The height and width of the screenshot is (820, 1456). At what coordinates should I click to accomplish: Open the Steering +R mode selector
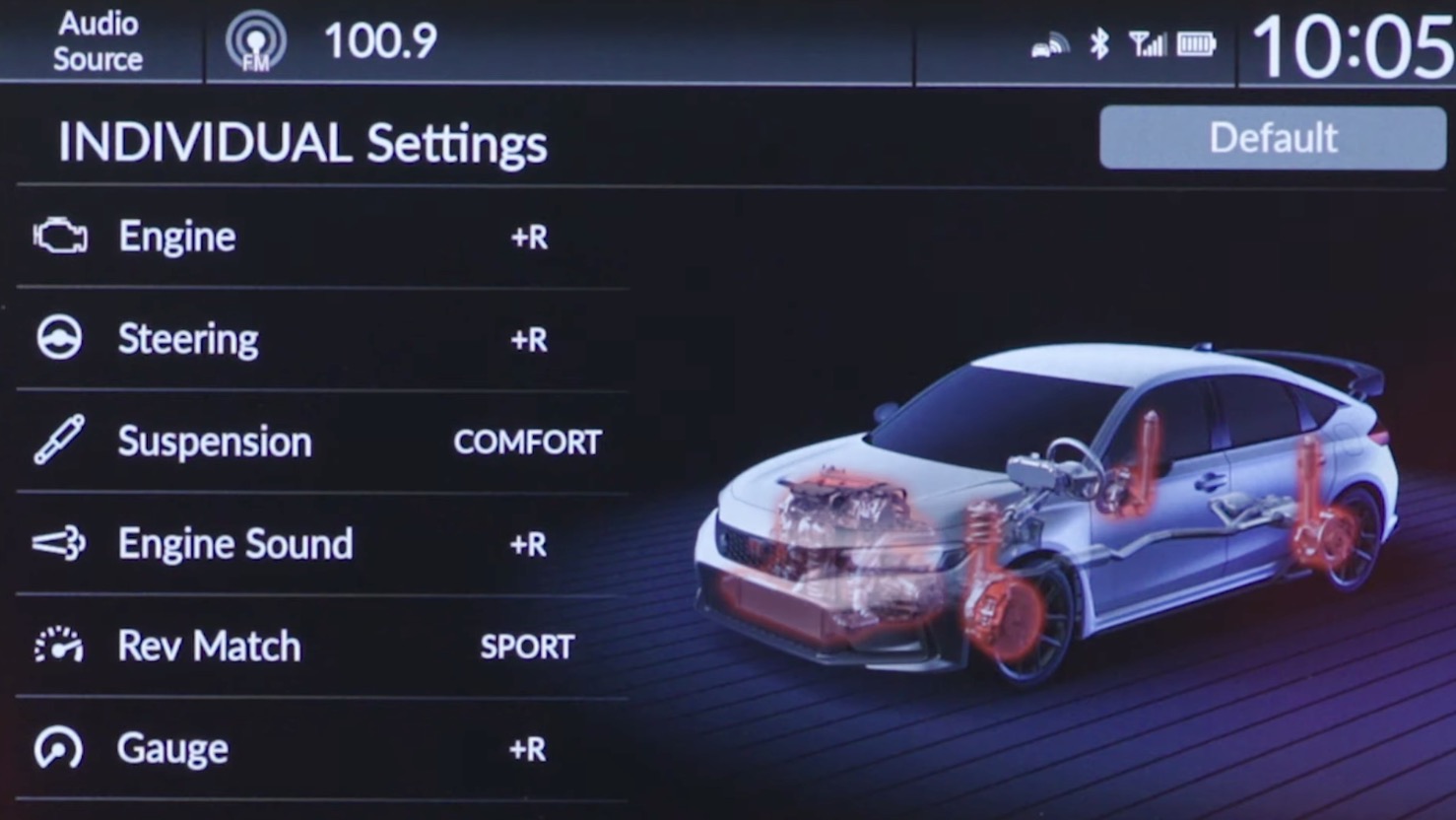click(x=527, y=339)
